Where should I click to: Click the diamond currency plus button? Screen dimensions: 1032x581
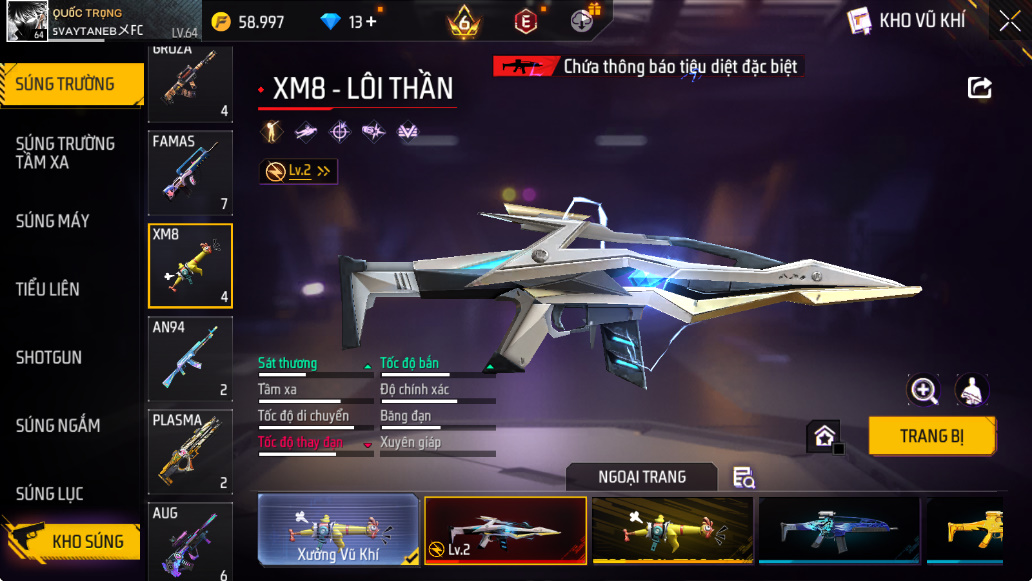371,21
